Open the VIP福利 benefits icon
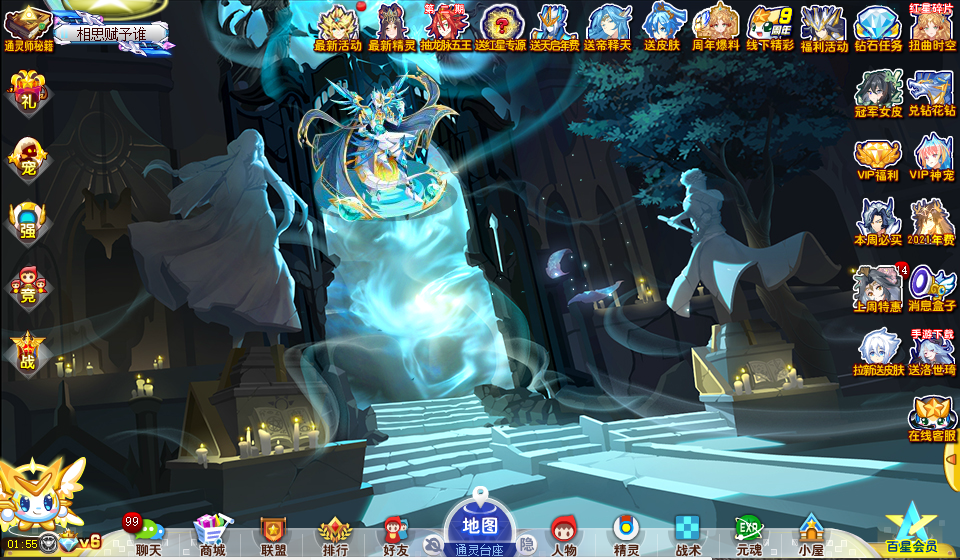The height and width of the screenshot is (560, 960). (878, 160)
